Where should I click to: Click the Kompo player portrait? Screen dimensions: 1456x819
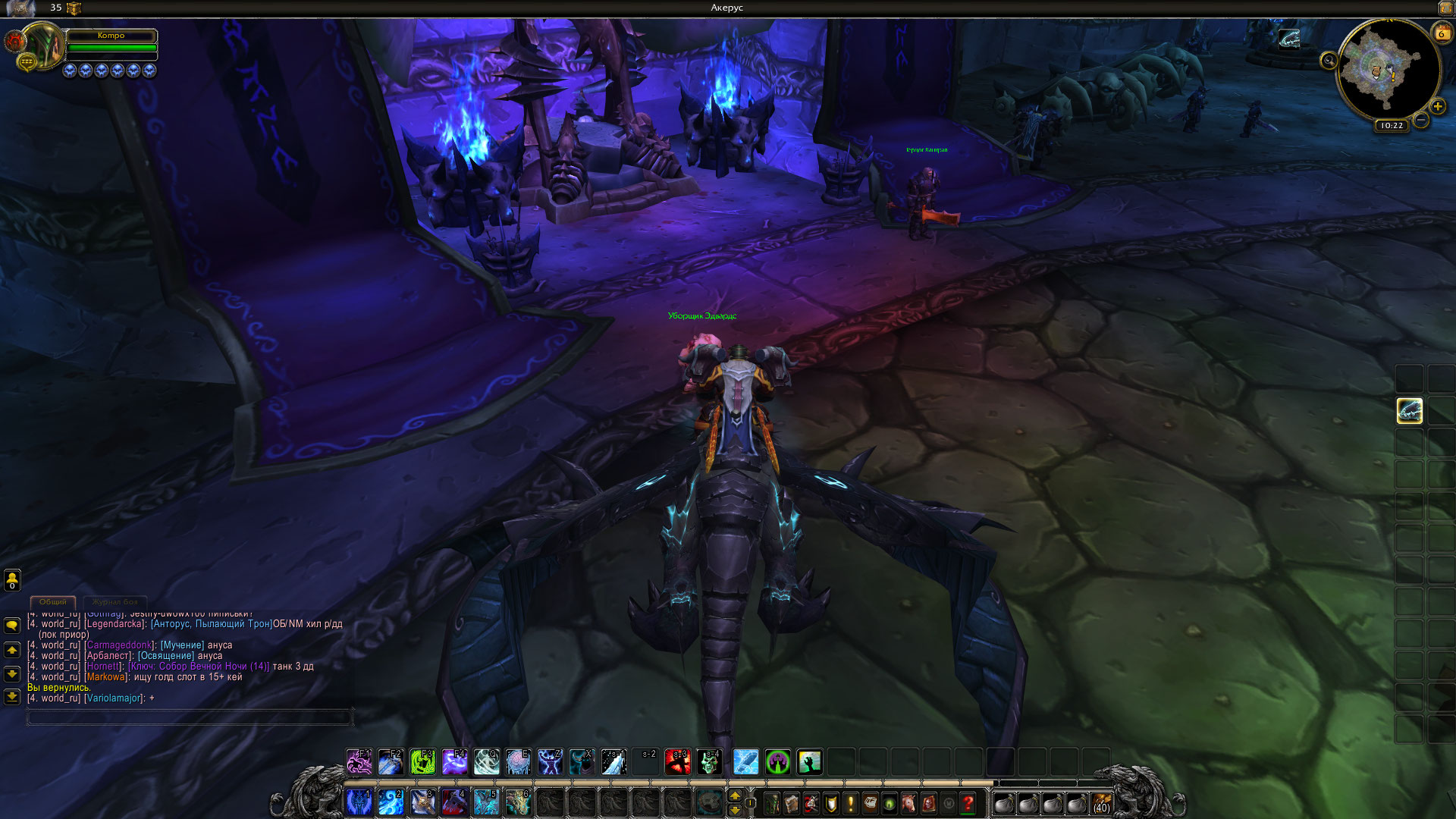(x=43, y=45)
